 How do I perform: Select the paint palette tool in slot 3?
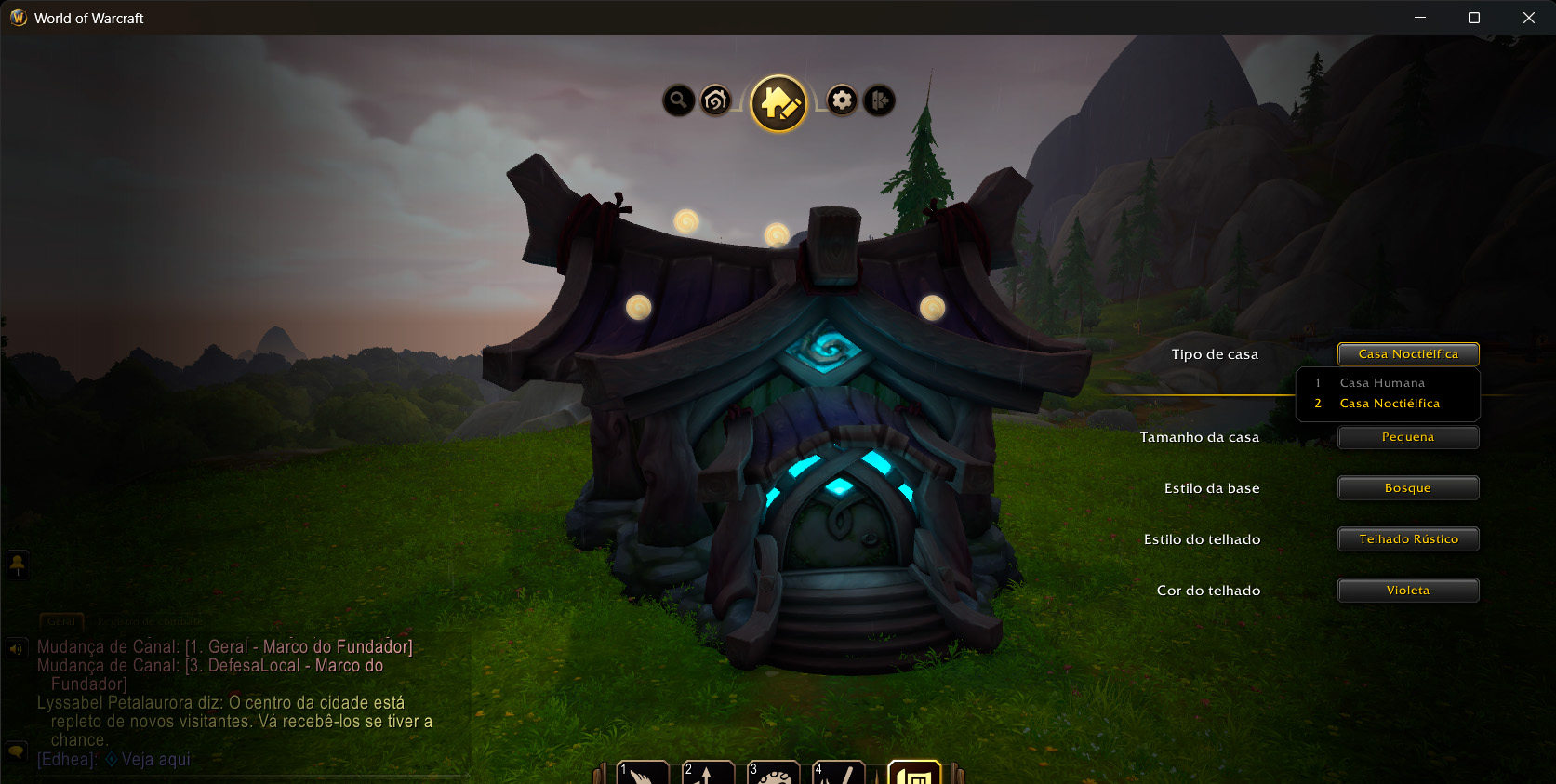pos(774,774)
